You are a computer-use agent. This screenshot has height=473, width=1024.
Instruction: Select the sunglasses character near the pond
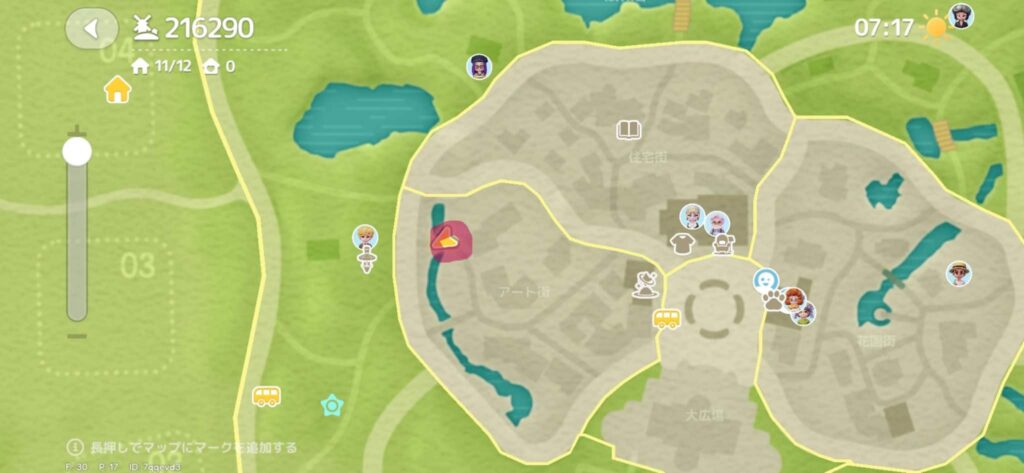coord(479,66)
